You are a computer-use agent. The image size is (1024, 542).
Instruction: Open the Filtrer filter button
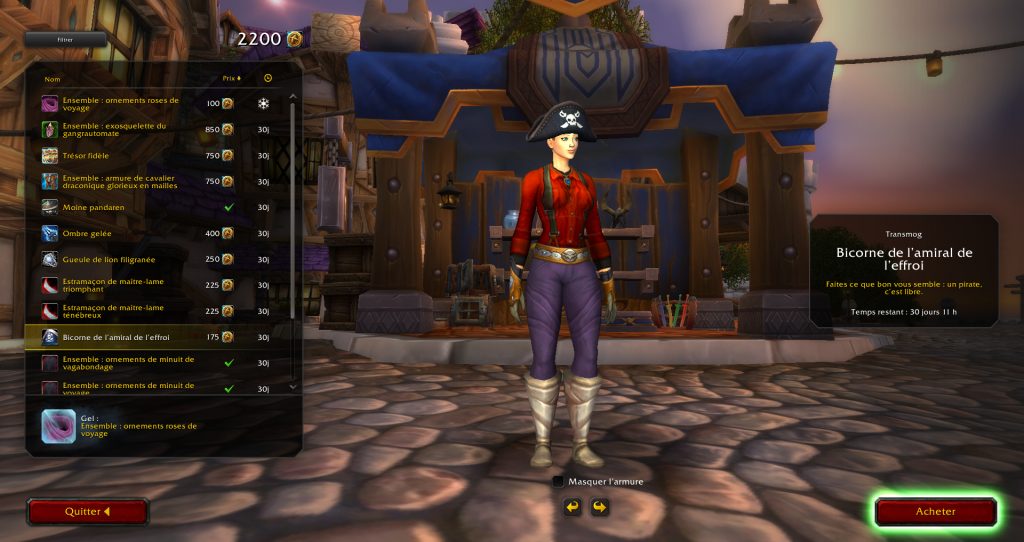click(x=65, y=39)
